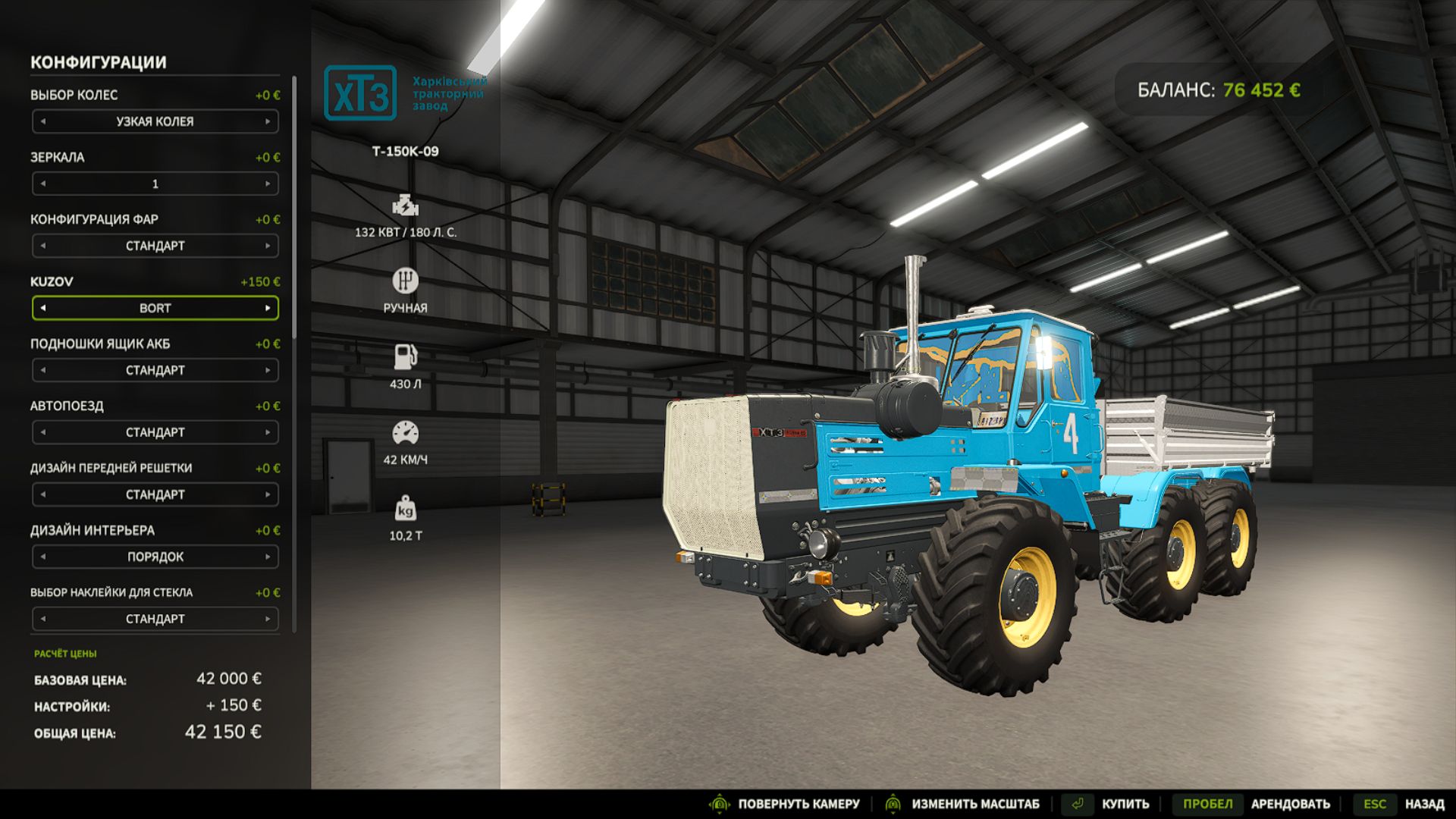
Task: Select the АВТОПОЕЗД standard option field
Action: (155, 432)
